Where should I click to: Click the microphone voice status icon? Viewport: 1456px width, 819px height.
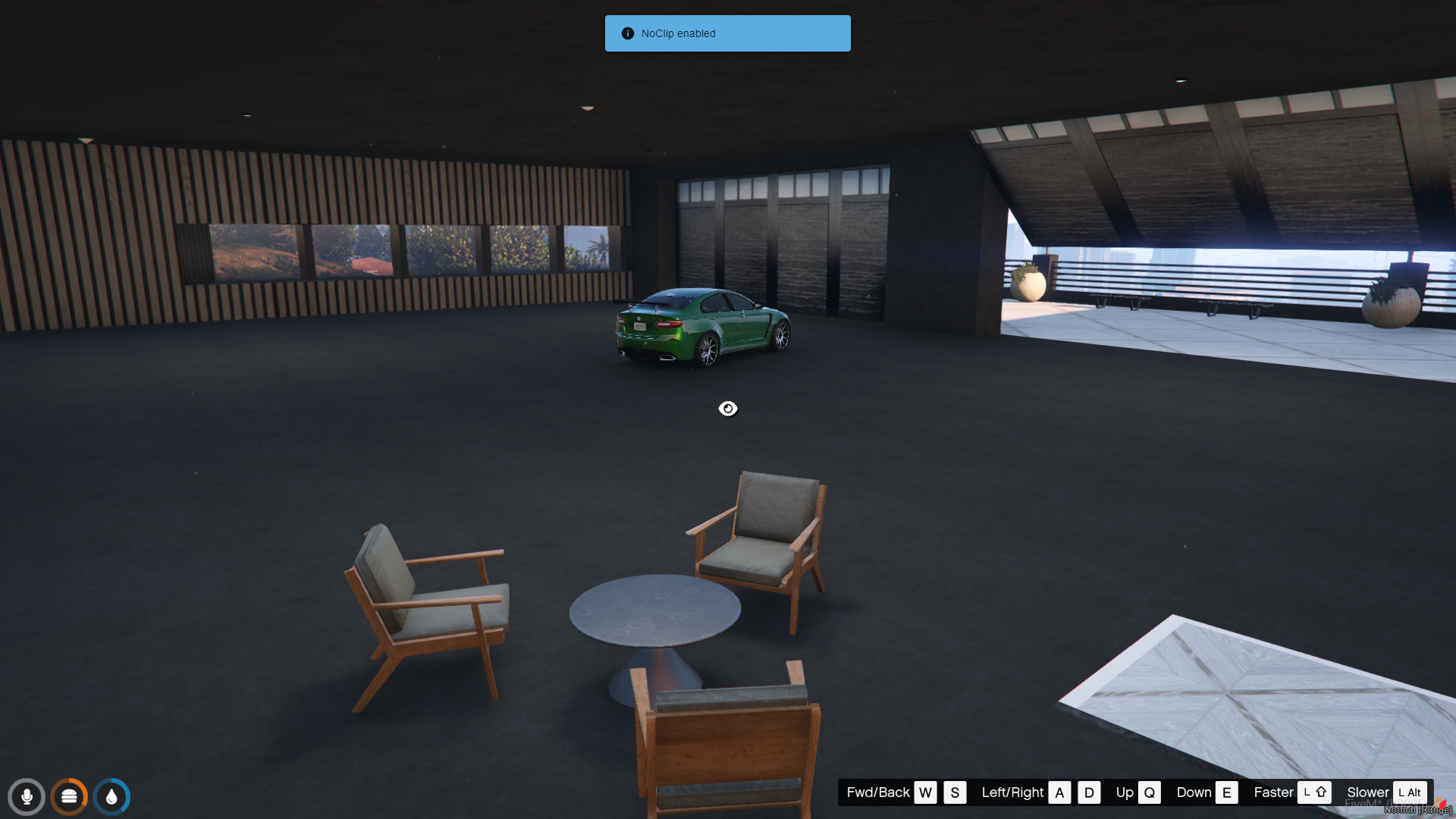27,797
